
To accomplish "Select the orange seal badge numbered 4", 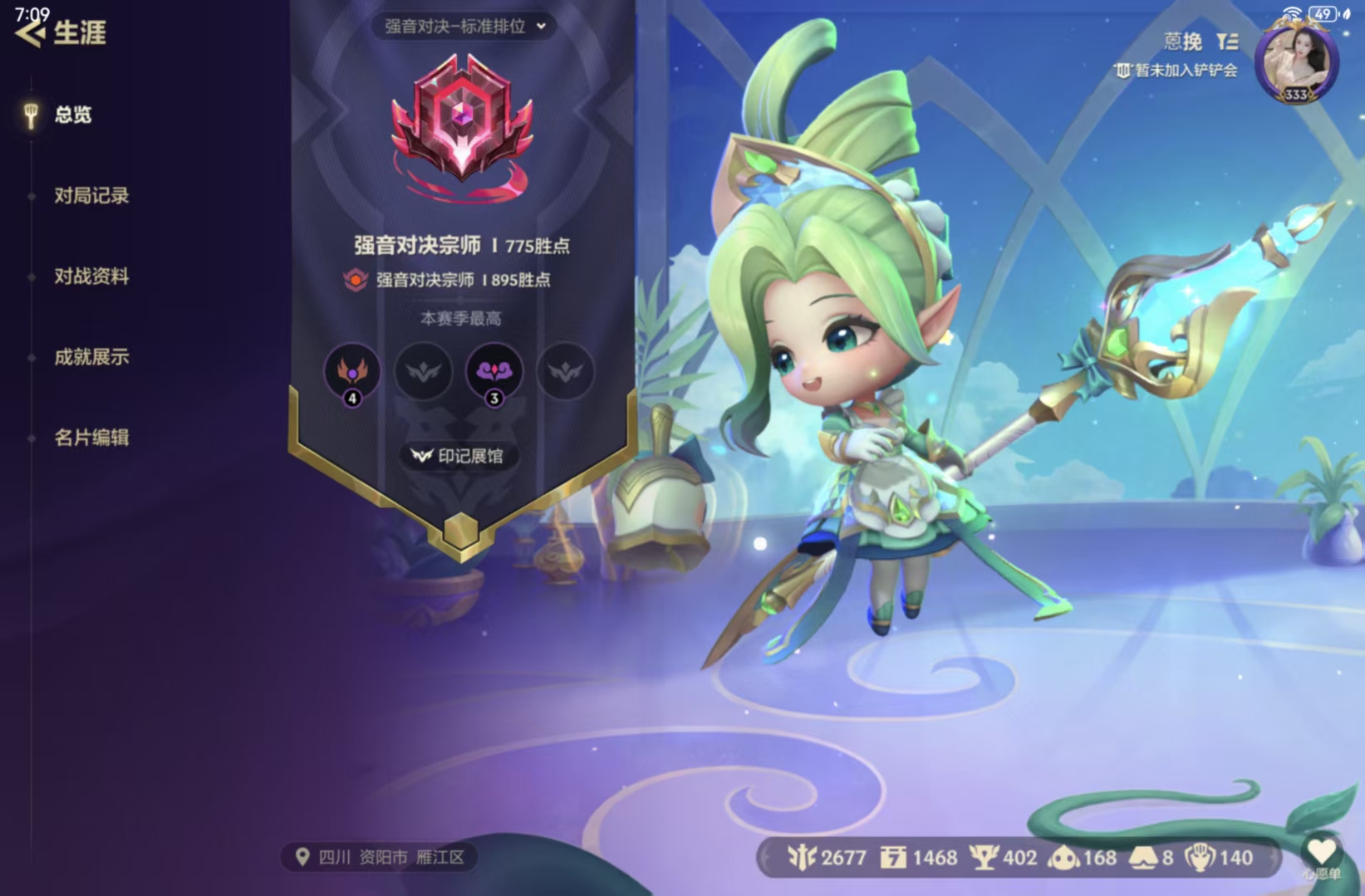I will coord(352,373).
